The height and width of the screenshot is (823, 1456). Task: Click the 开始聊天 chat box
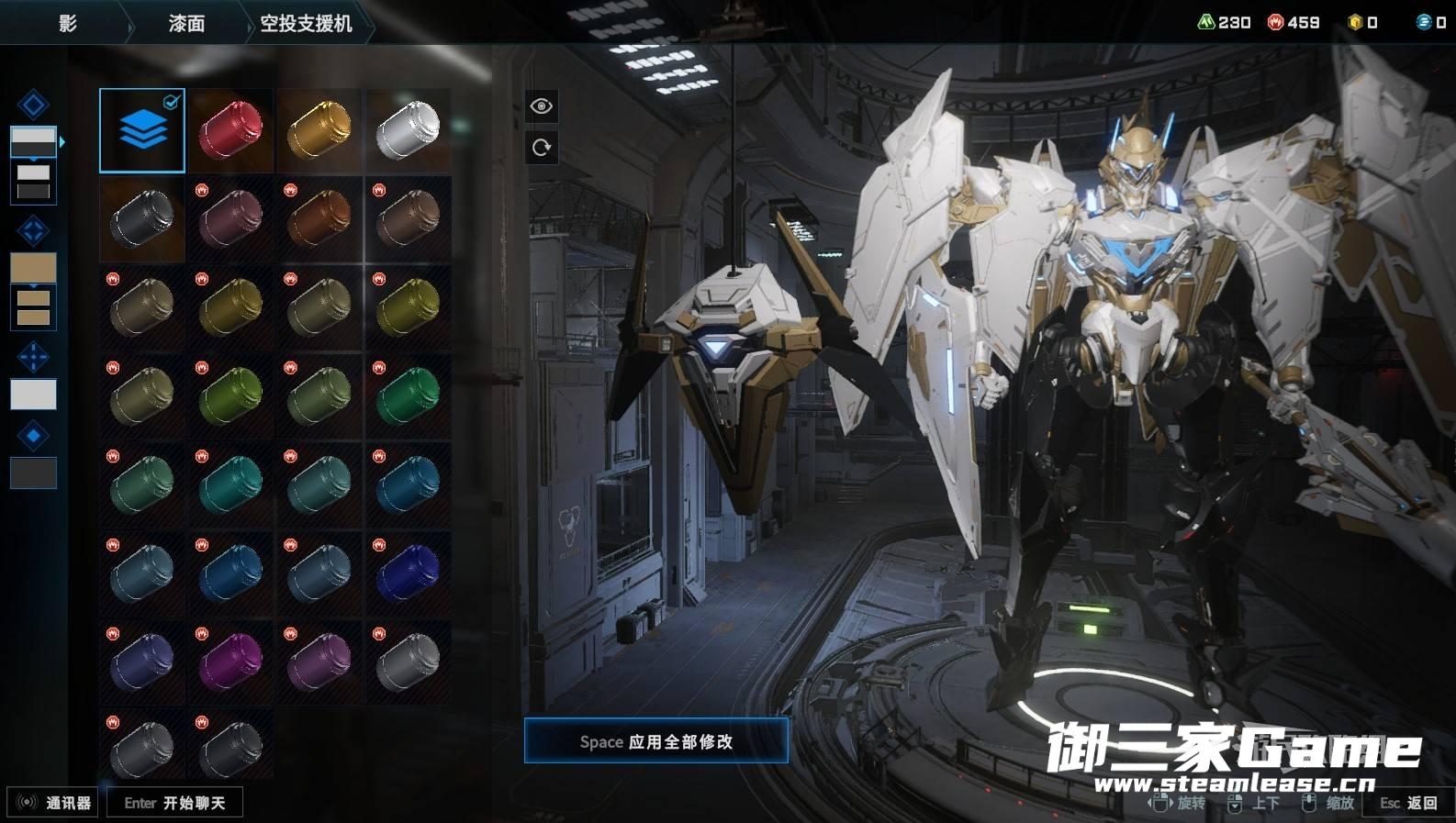point(174,803)
